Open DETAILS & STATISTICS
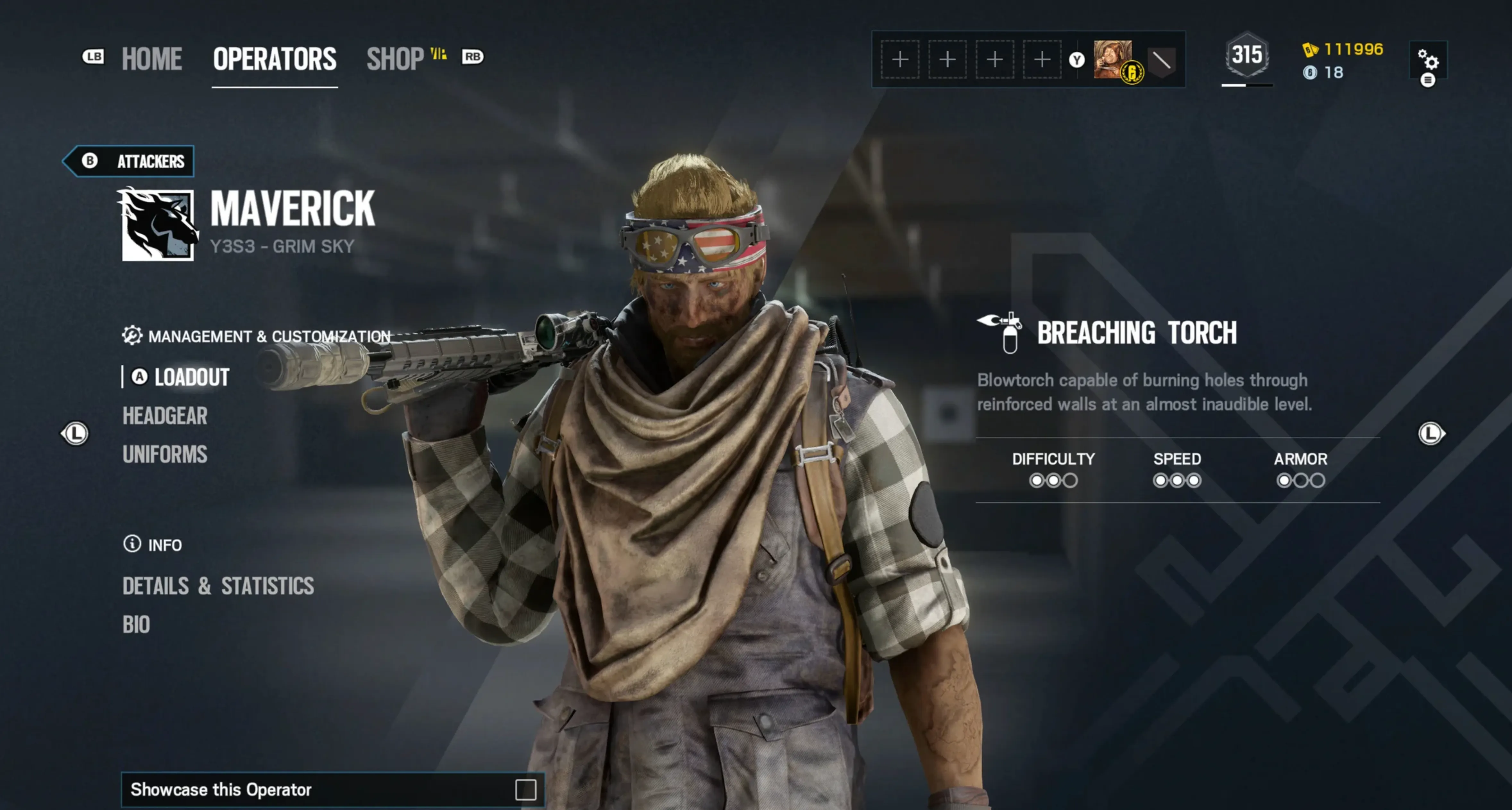The image size is (1512, 810). coord(218,586)
